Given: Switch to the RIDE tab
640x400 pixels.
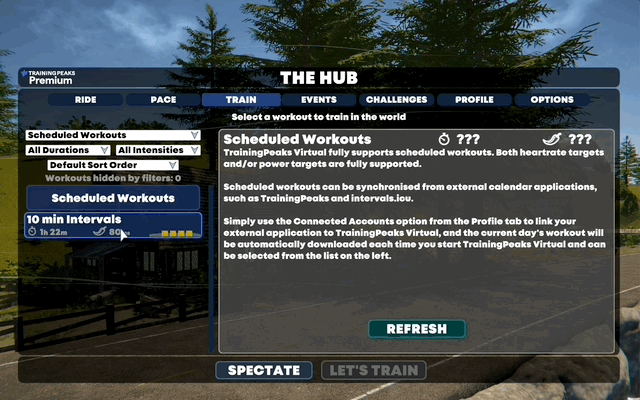Looking at the screenshot, I should tap(85, 100).
